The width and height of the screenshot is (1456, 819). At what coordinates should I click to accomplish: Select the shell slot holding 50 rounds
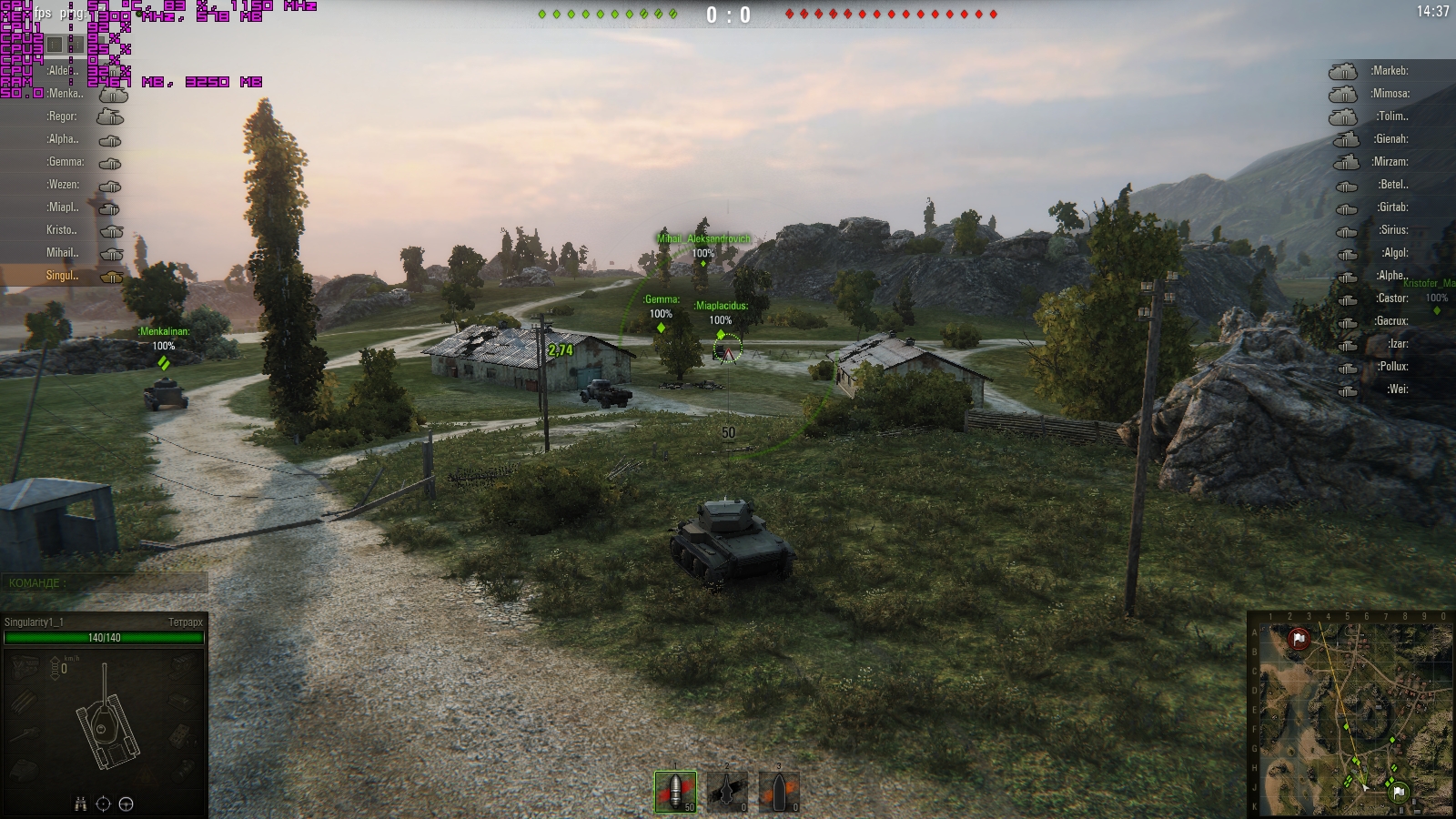click(675, 791)
